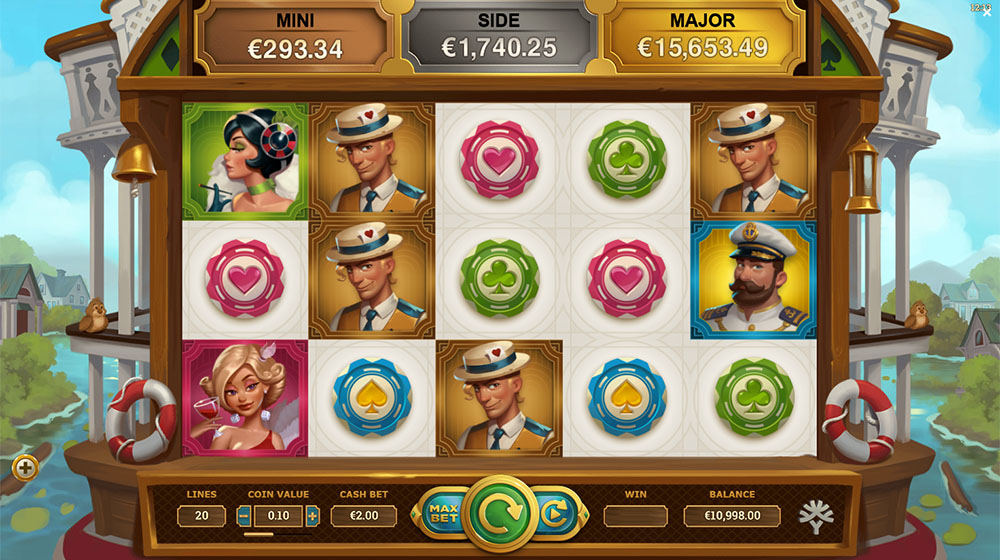Start autoplay with the blue play button
The width and height of the screenshot is (1000, 560).
pos(553,515)
